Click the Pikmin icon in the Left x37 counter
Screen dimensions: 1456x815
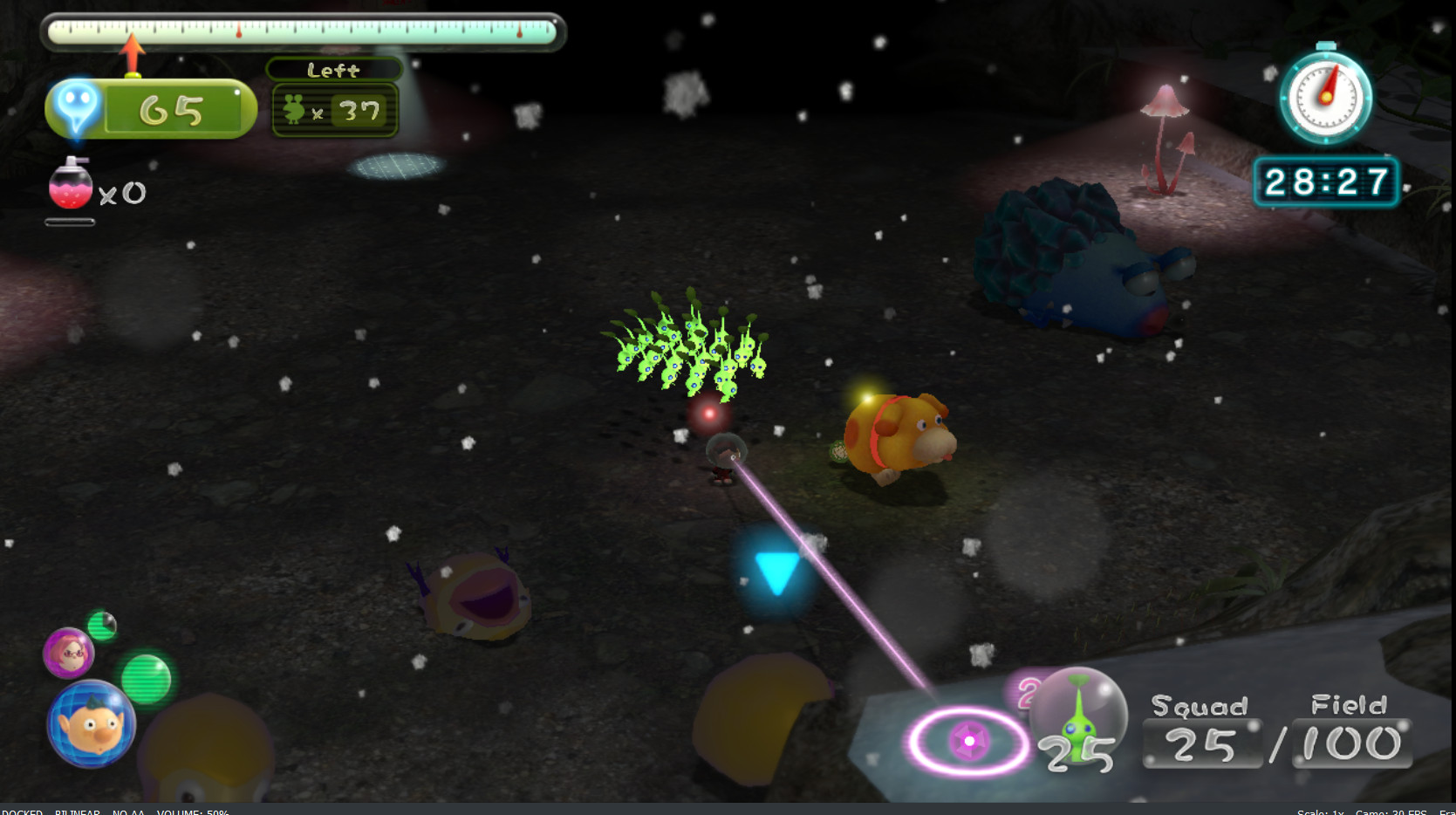pyautogui.click(x=294, y=110)
